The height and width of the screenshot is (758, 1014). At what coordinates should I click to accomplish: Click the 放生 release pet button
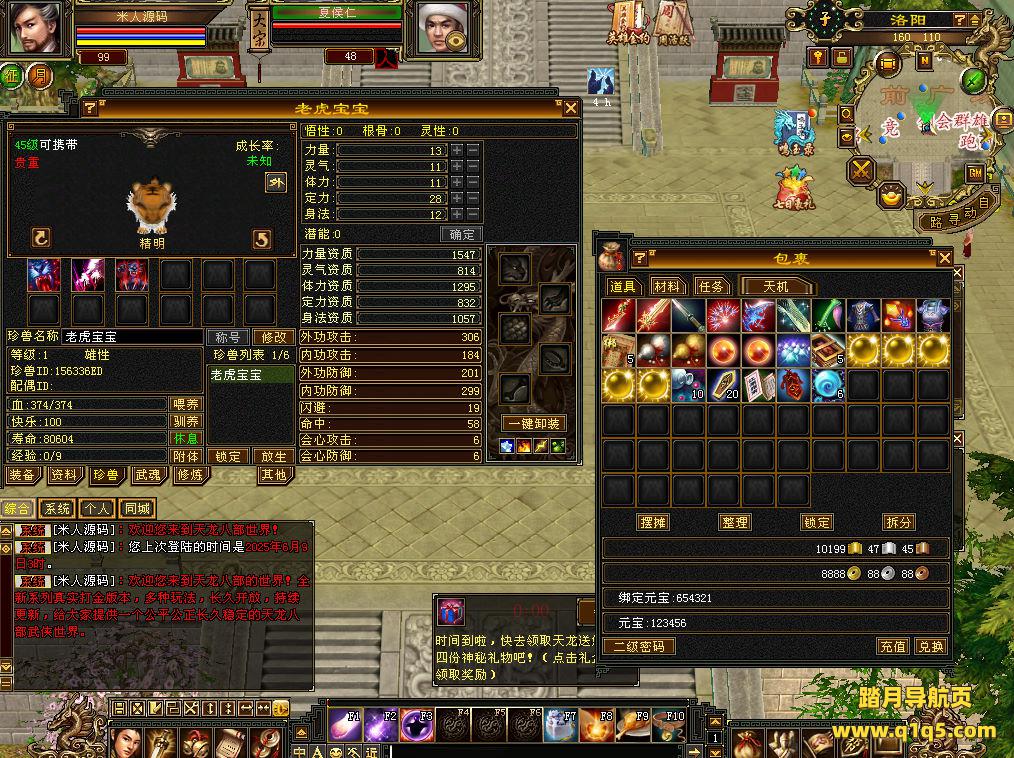tap(273, 456)
